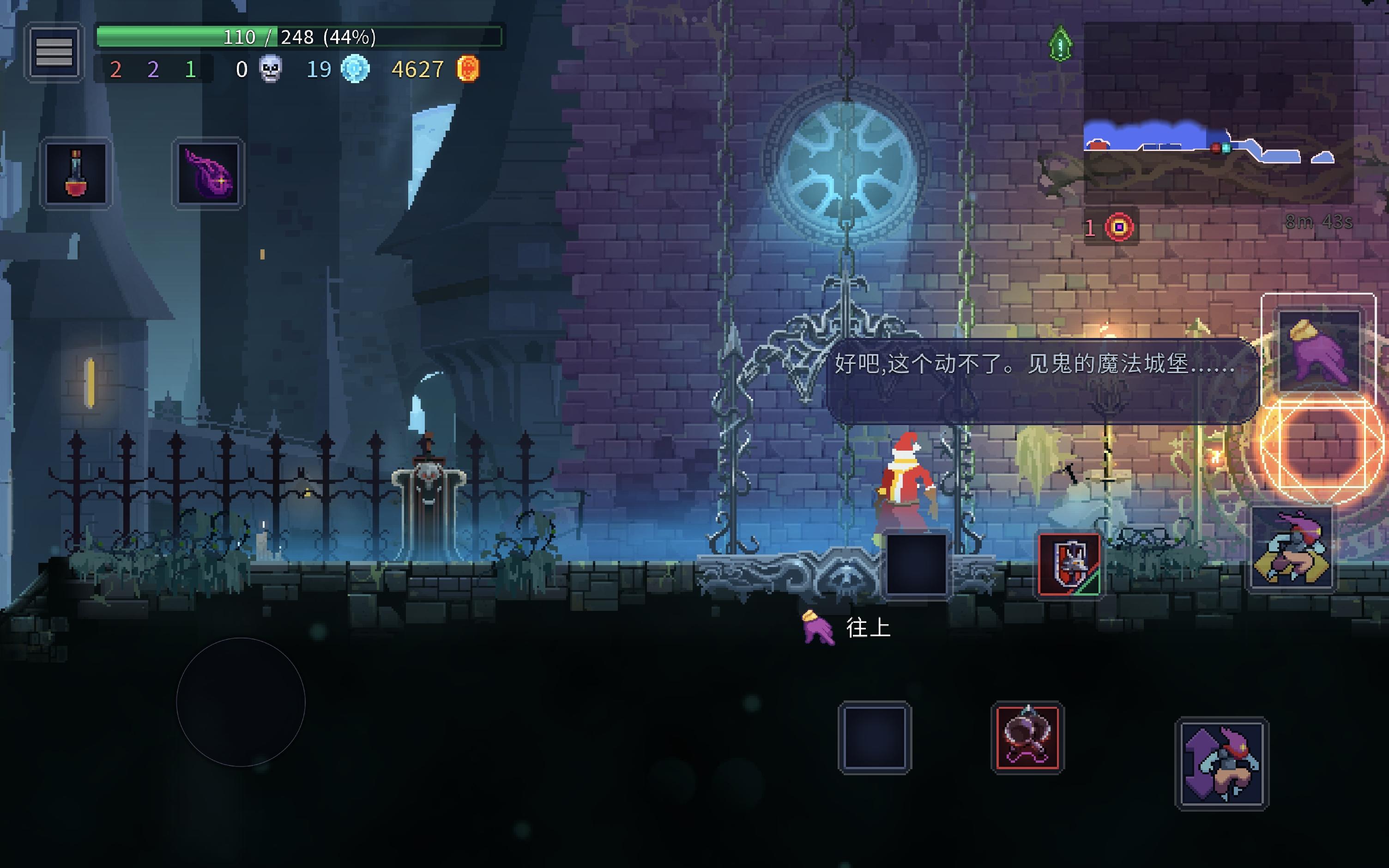Open the level minimap
1389x868 pixels.
coord(1217,112)
